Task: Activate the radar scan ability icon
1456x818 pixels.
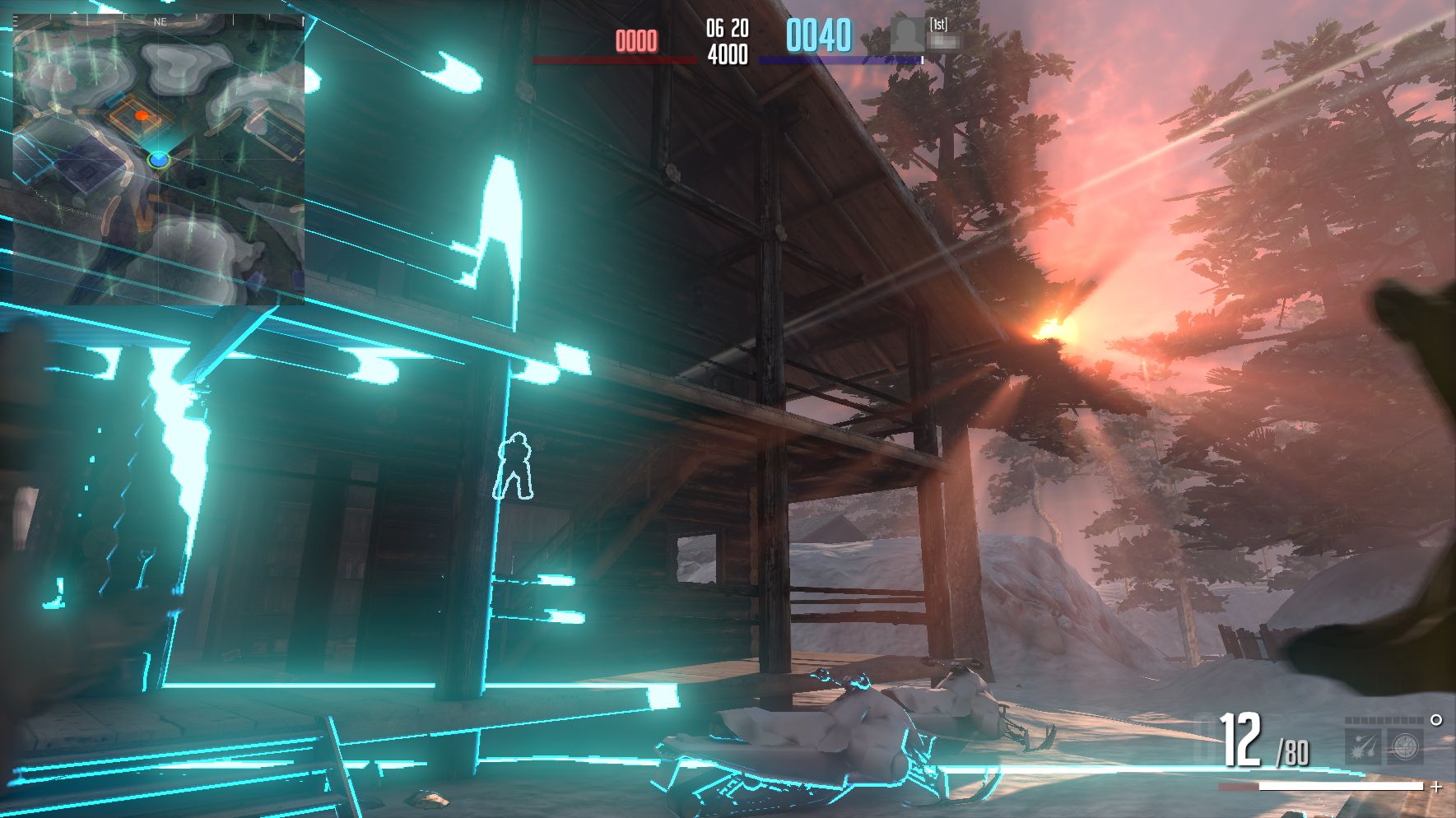Action: click(x=1404, y=747)
